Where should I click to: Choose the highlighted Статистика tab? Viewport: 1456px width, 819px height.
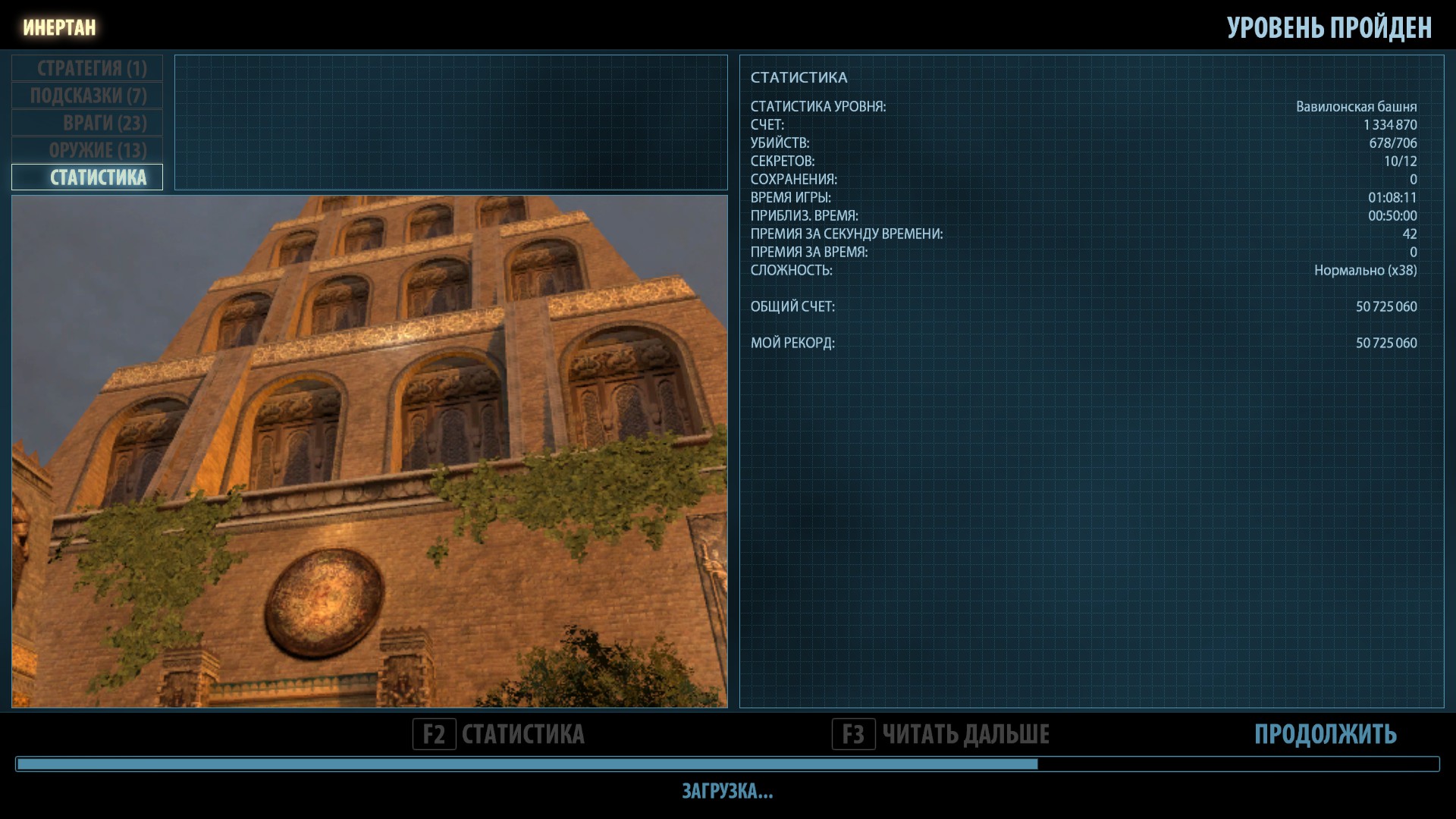coord(87,177)
